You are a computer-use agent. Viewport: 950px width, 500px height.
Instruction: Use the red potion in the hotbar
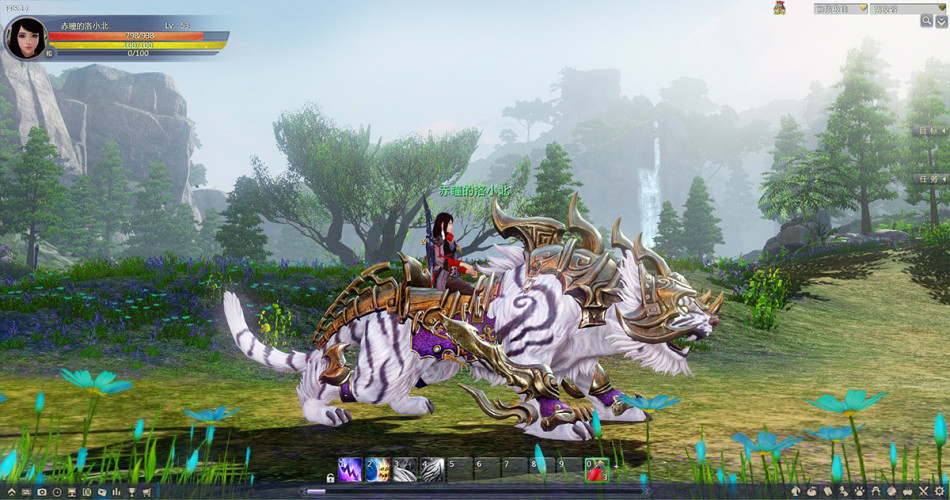[597, 469]
